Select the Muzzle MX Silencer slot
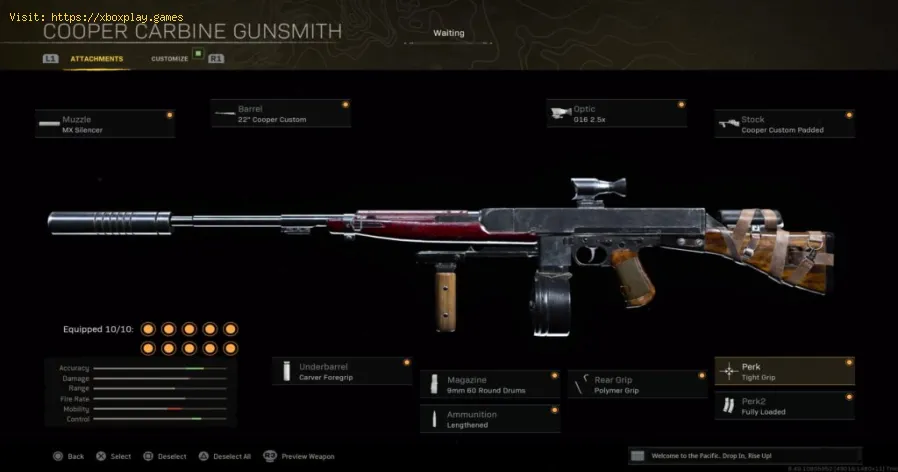The width and height of the screenshot is (898, 472). click(105, 123)
